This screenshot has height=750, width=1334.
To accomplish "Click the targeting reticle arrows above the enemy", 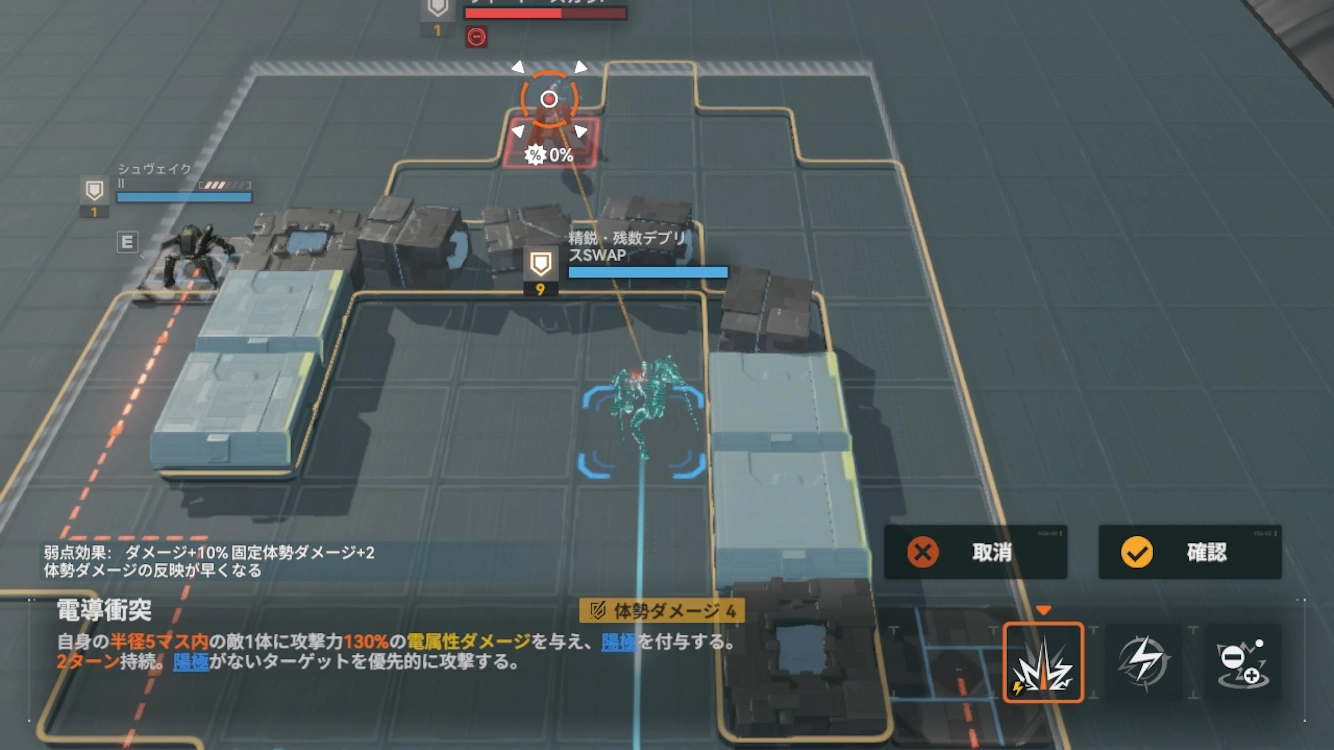I will pyautogui.click(x=548, y=70).
